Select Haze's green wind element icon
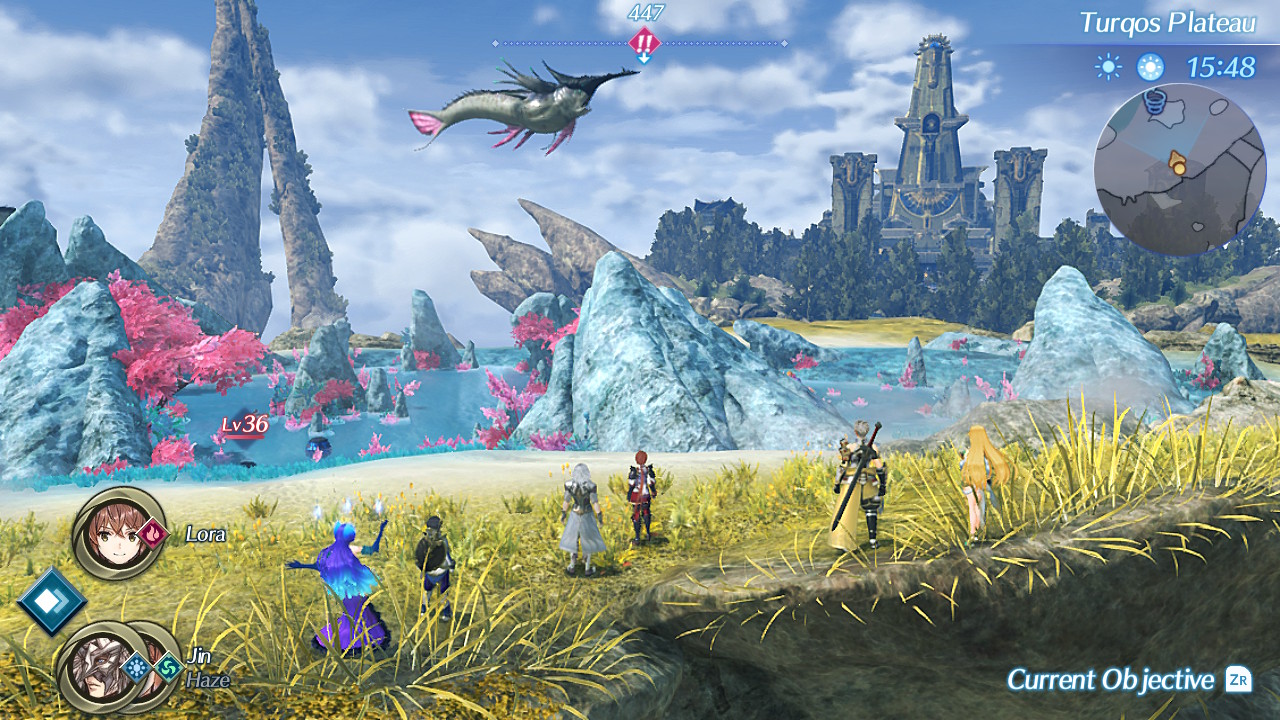The height and width of the screenshot is (720, 1280). (168, 668)
